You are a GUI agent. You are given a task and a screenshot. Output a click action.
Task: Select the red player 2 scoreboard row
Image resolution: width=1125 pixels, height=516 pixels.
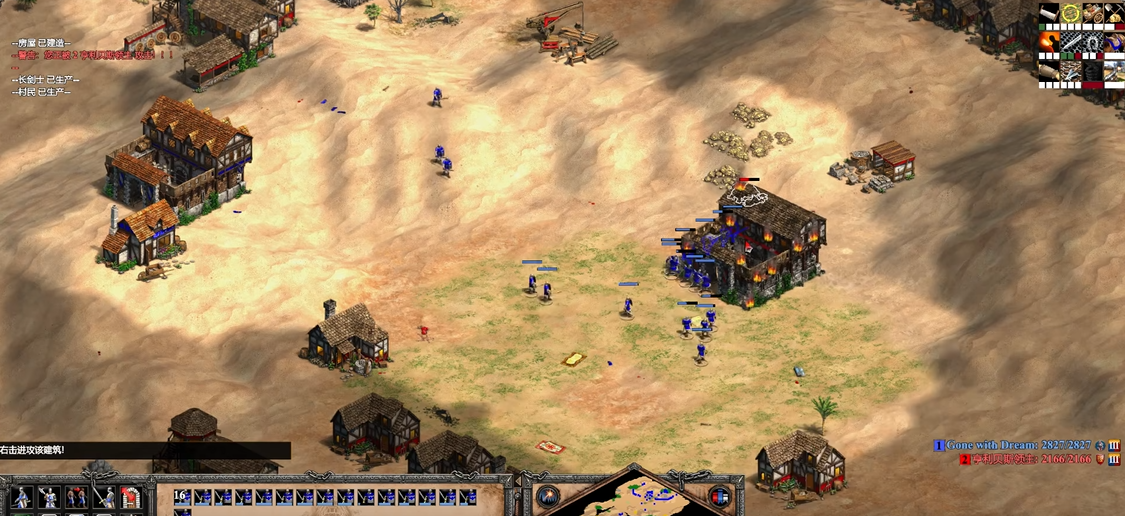pyautogui.click(x=1032, y=459)
